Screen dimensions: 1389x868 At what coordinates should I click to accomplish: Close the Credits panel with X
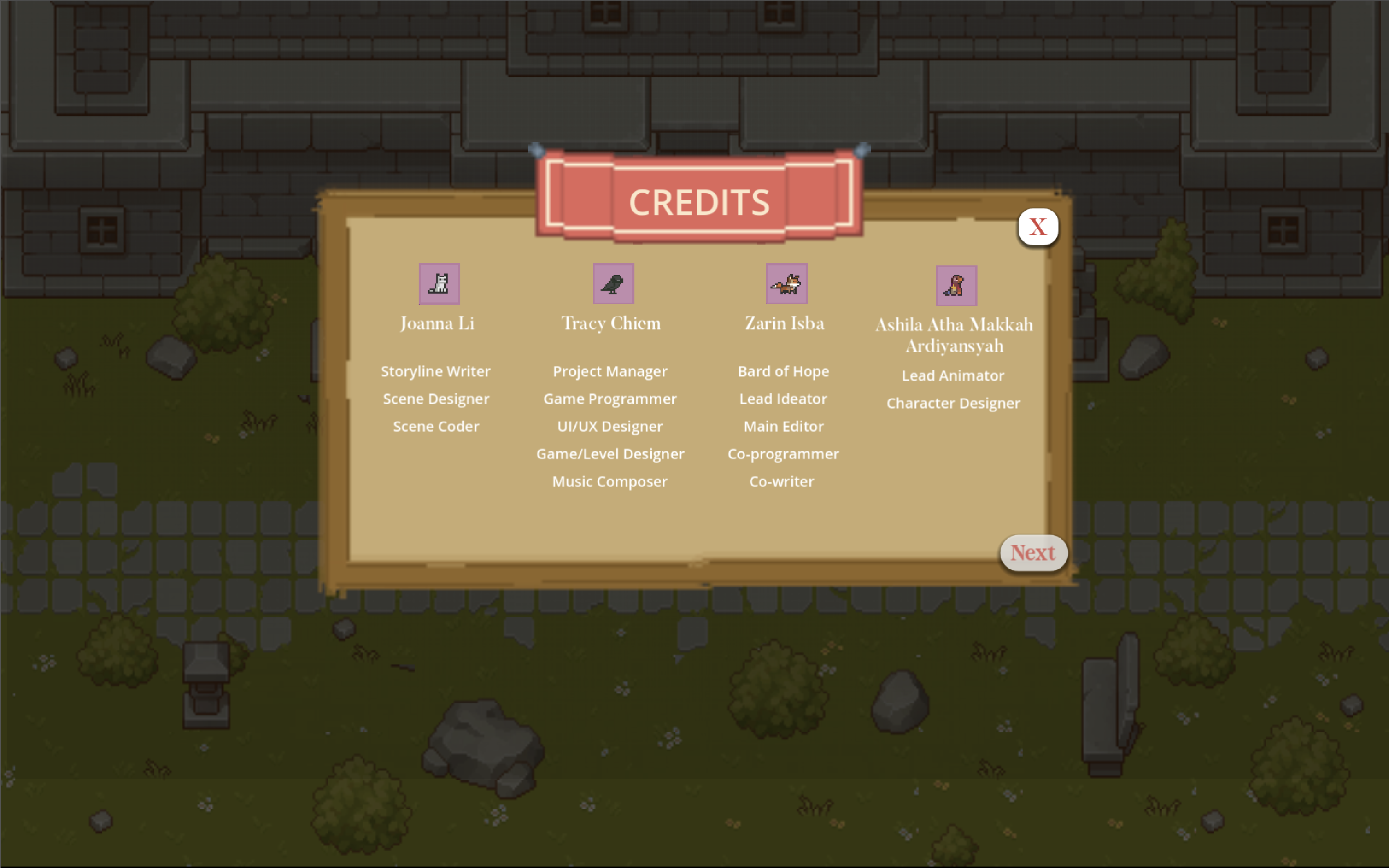pyautogui.click(x=1038, y=227)
